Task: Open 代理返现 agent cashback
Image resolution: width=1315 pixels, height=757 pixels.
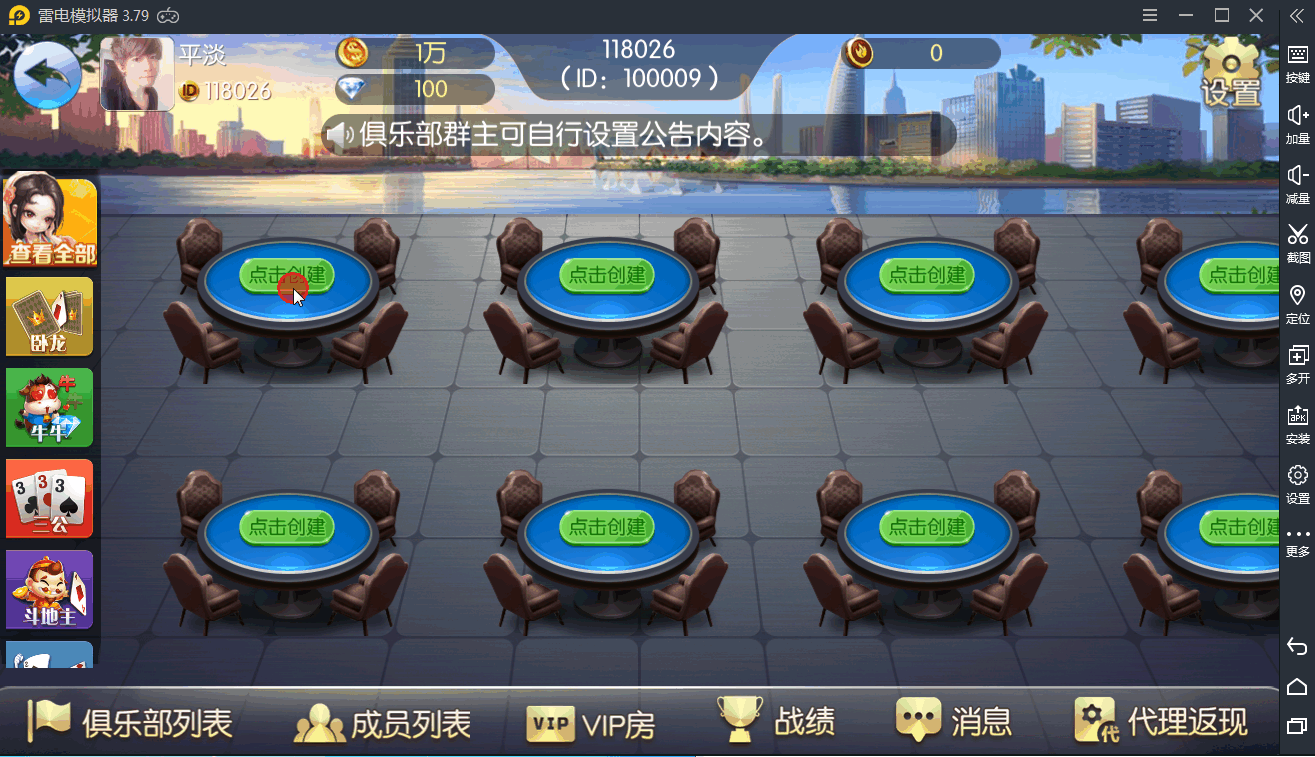Action: pyautogui.click(x=1161, y=721)
